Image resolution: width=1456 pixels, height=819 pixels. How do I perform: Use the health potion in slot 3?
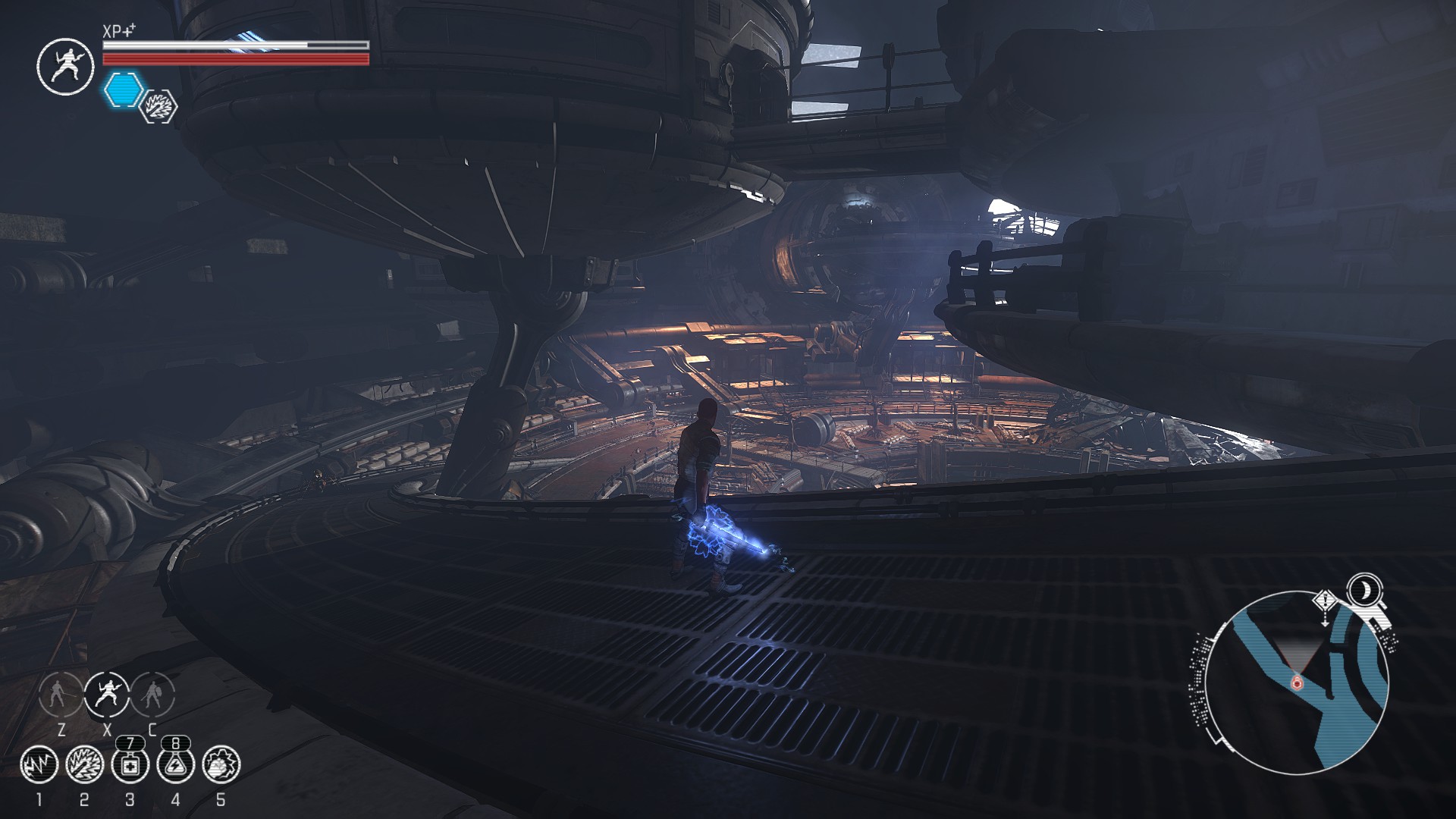[x=130, y=764]
